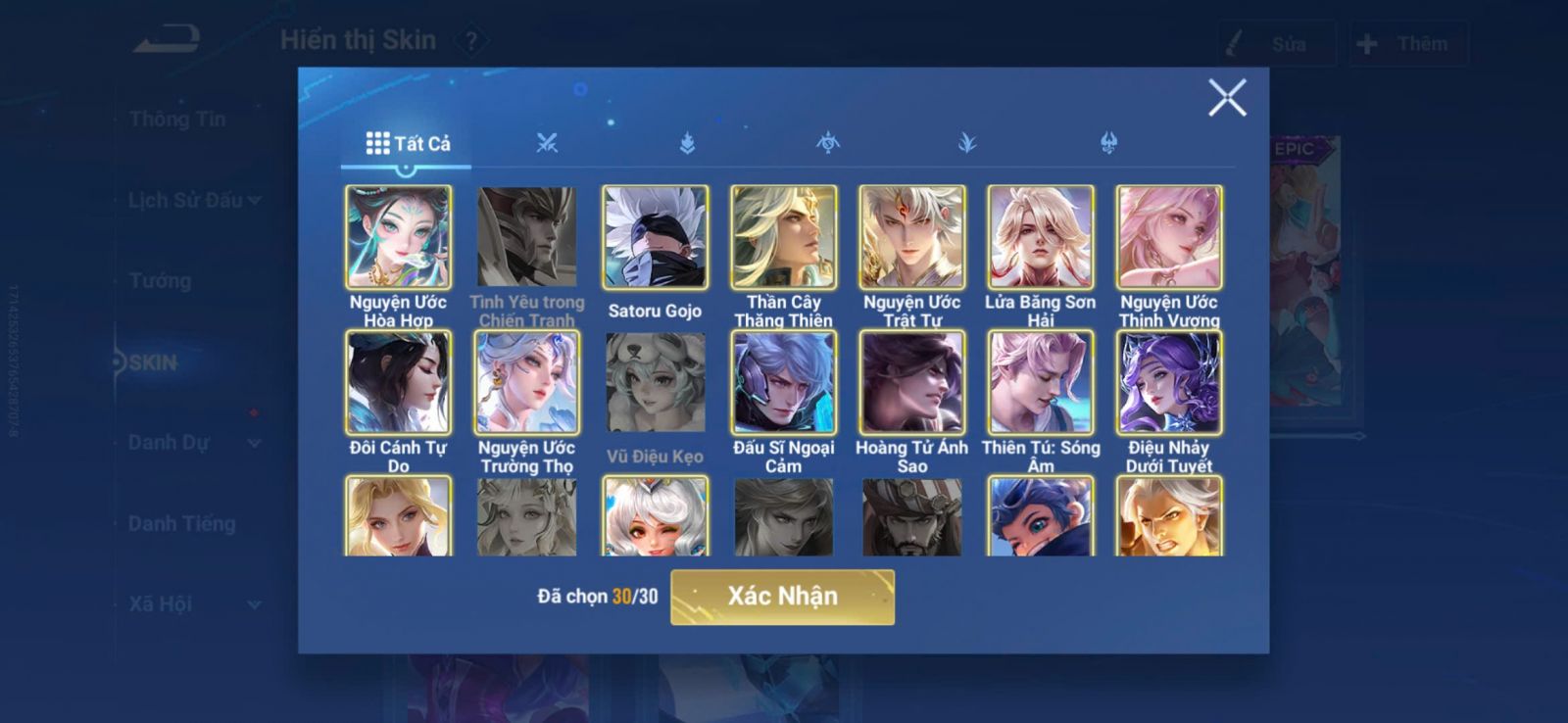Select the Lửa Băng Sơn Hải skin
1568x723 pixels.
click(x=1040, y=238)
